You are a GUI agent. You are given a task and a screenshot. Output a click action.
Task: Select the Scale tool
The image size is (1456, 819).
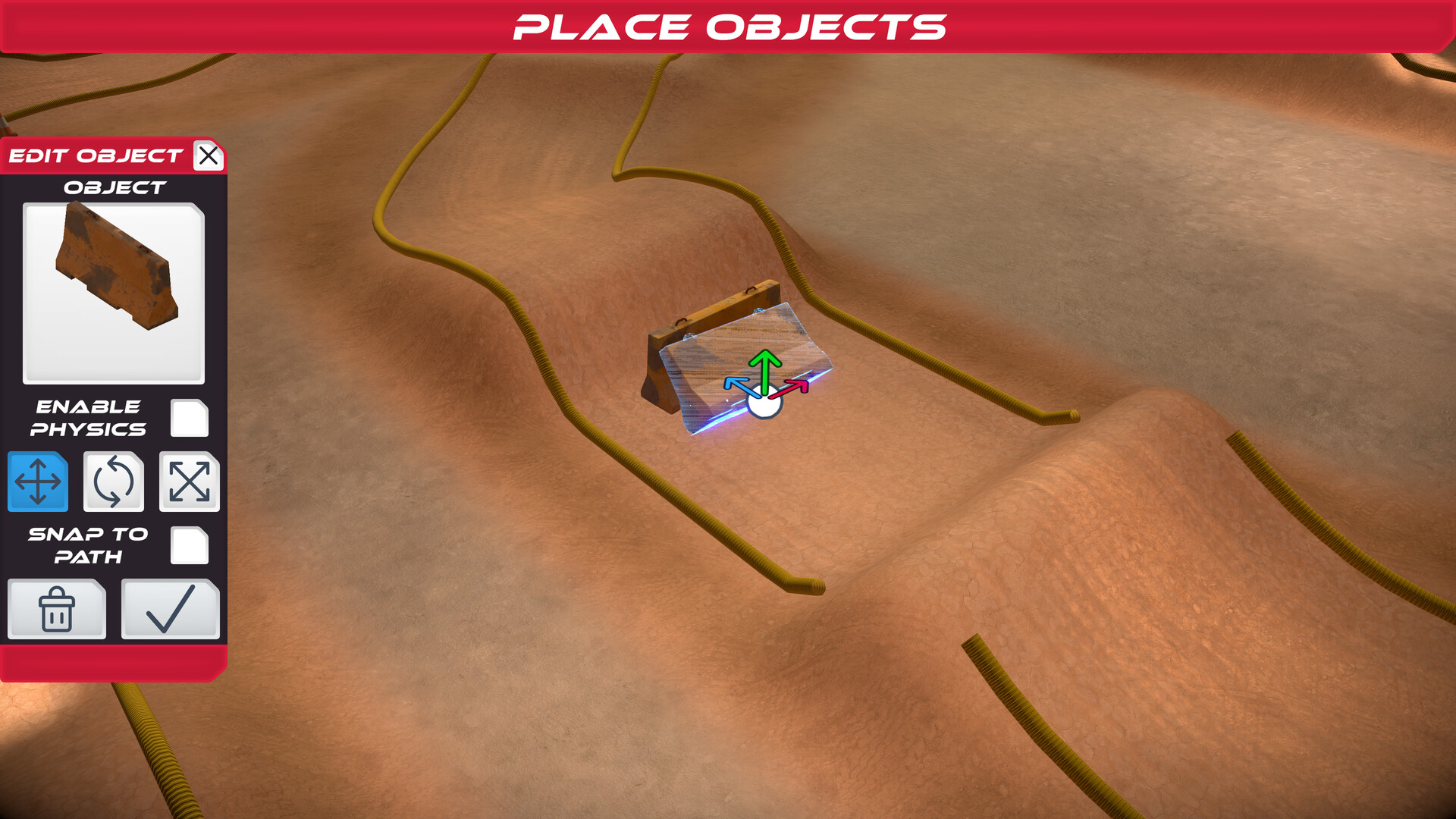coord(189,482)
